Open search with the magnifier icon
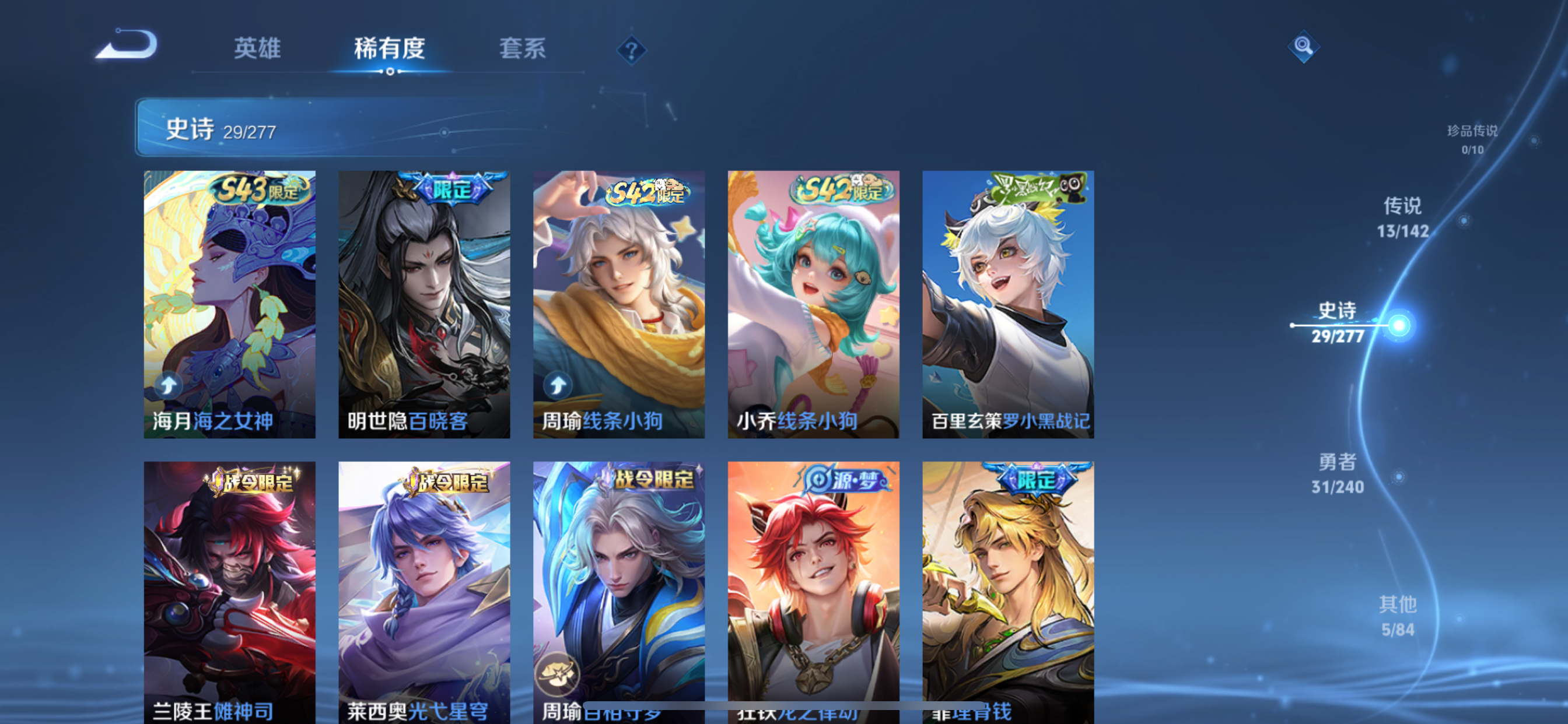Viewport: 1568px width, 724px height. 1304,45
